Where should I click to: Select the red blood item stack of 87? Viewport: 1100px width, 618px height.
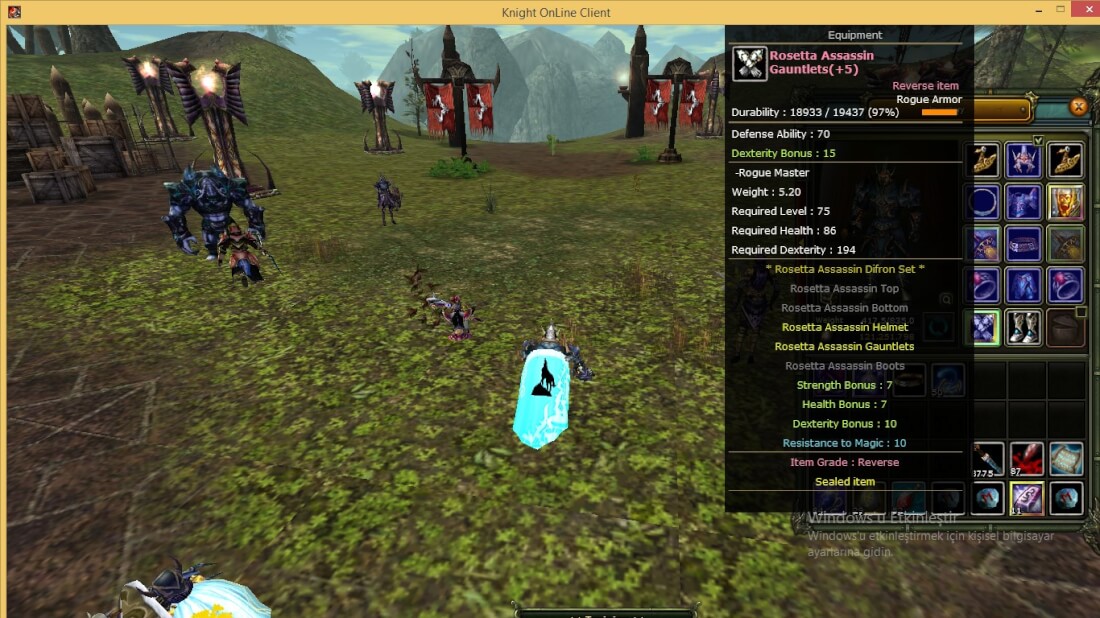click(1026, 458)
